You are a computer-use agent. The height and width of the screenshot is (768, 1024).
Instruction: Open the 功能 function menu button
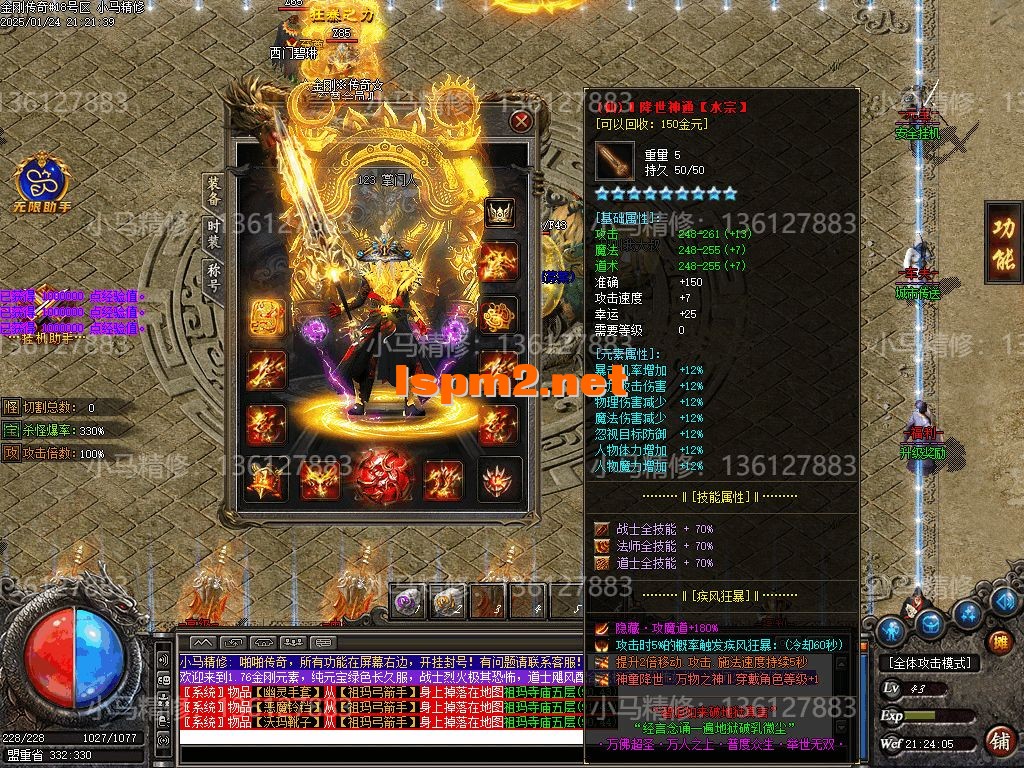tap(1002, 242)
